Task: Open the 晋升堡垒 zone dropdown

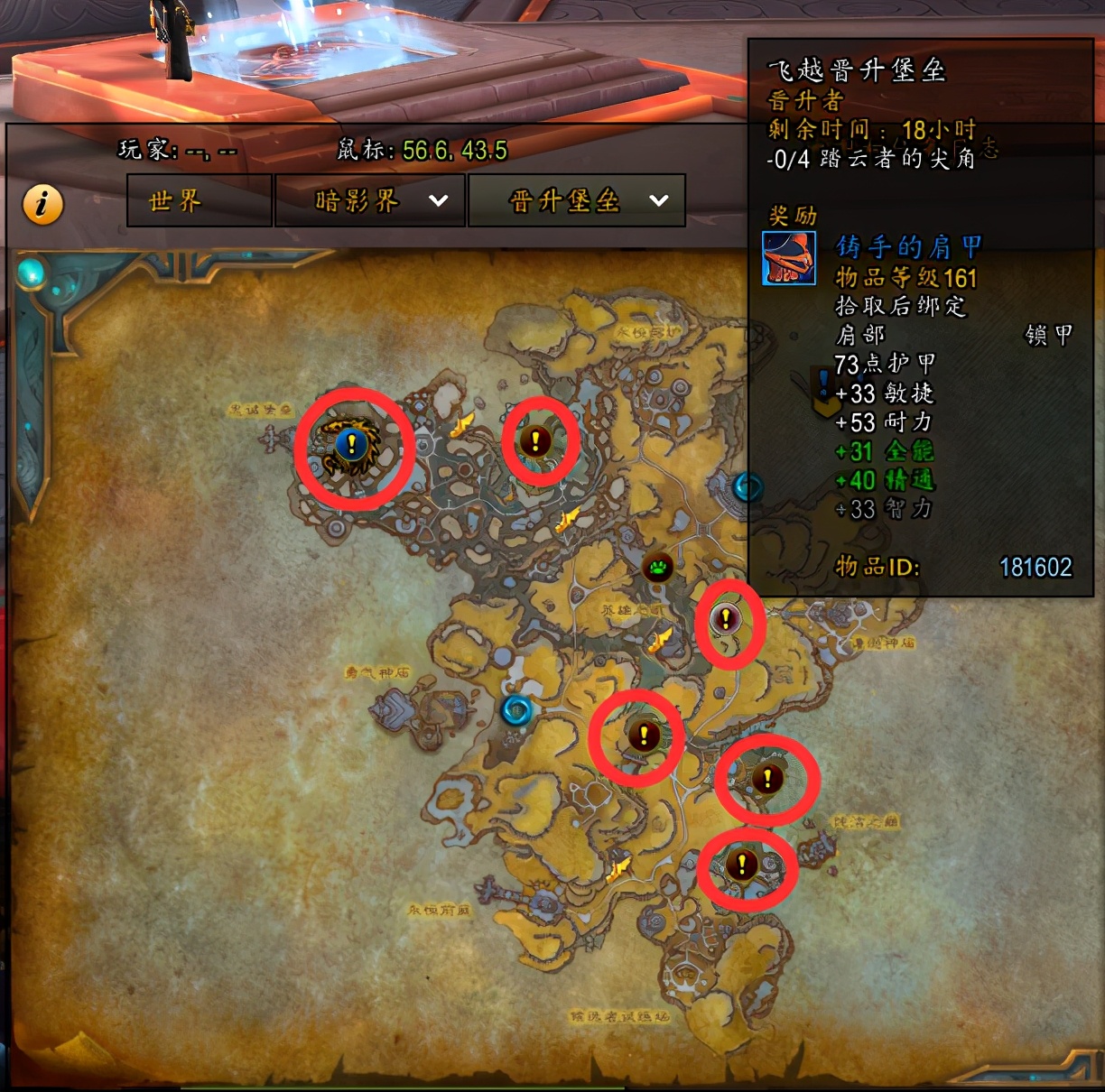Action: 577,200
